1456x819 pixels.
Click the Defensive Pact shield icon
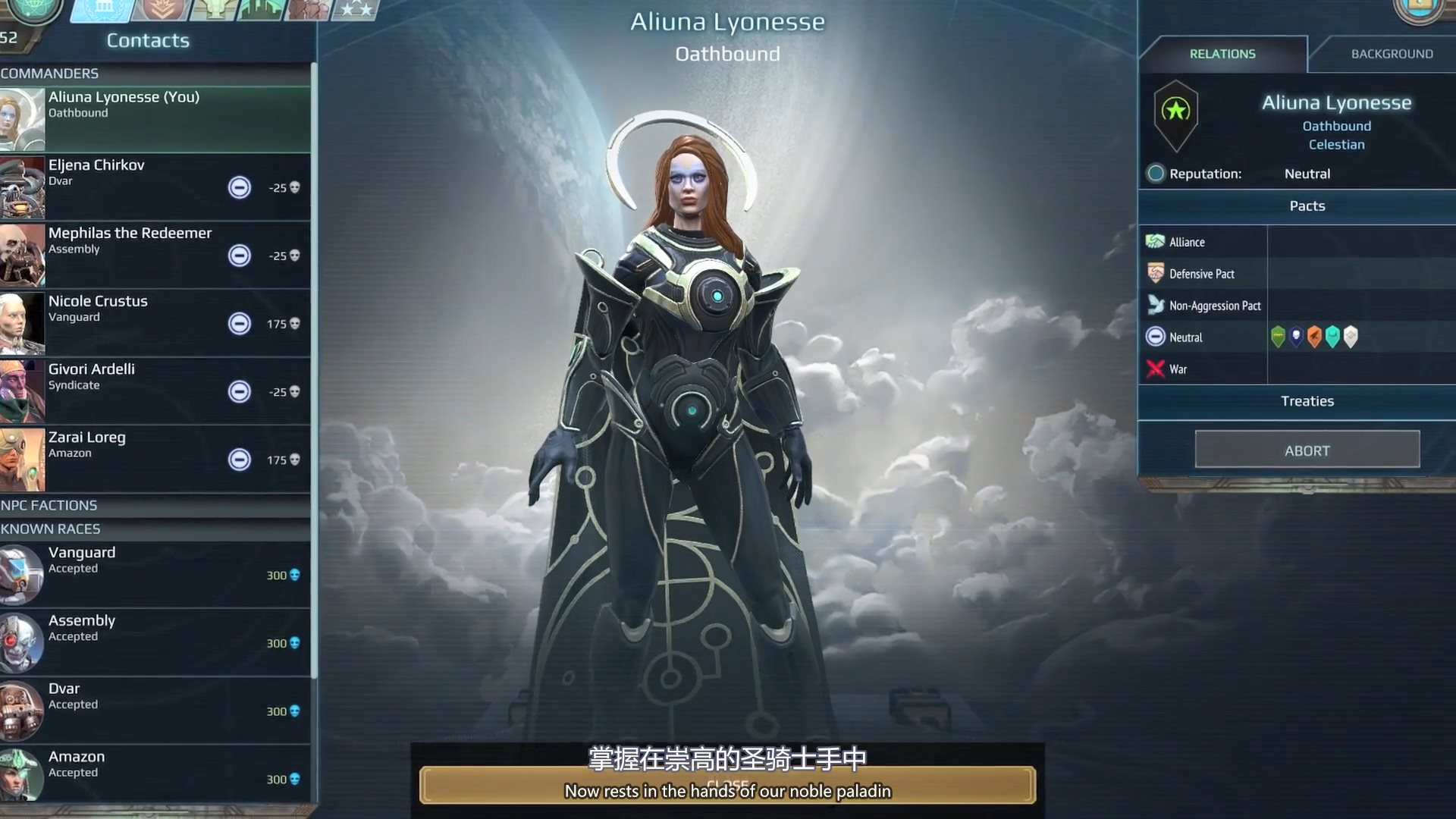point(1156,273)
